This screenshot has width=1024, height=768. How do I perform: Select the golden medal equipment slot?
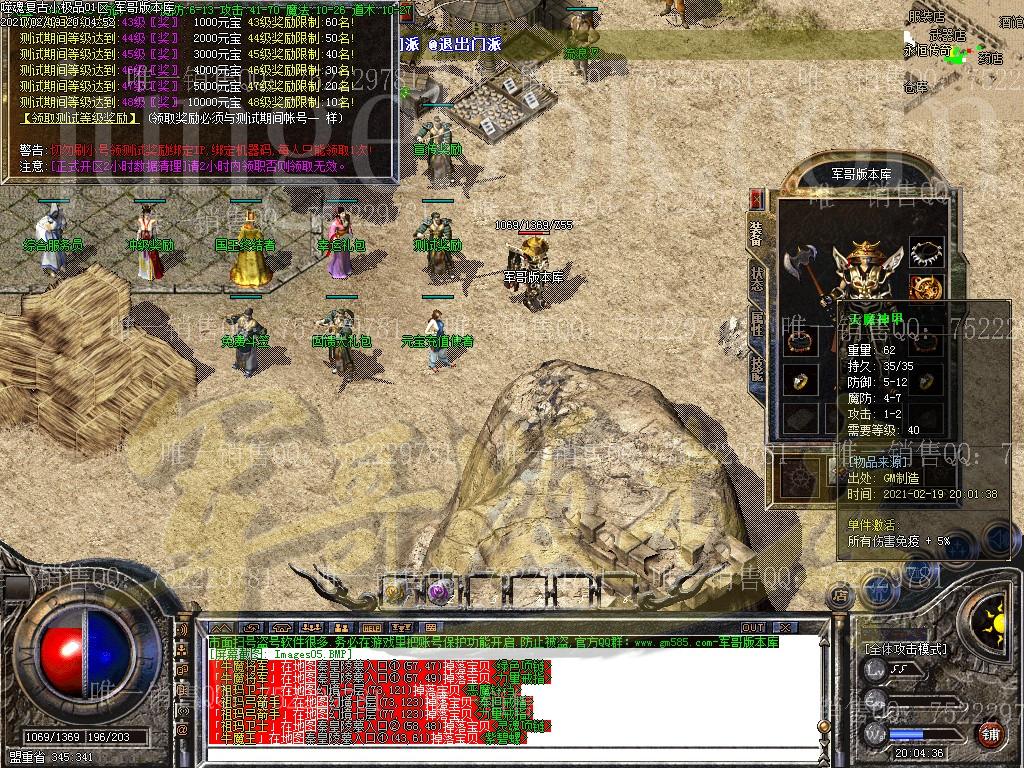(x=929, y=287)
